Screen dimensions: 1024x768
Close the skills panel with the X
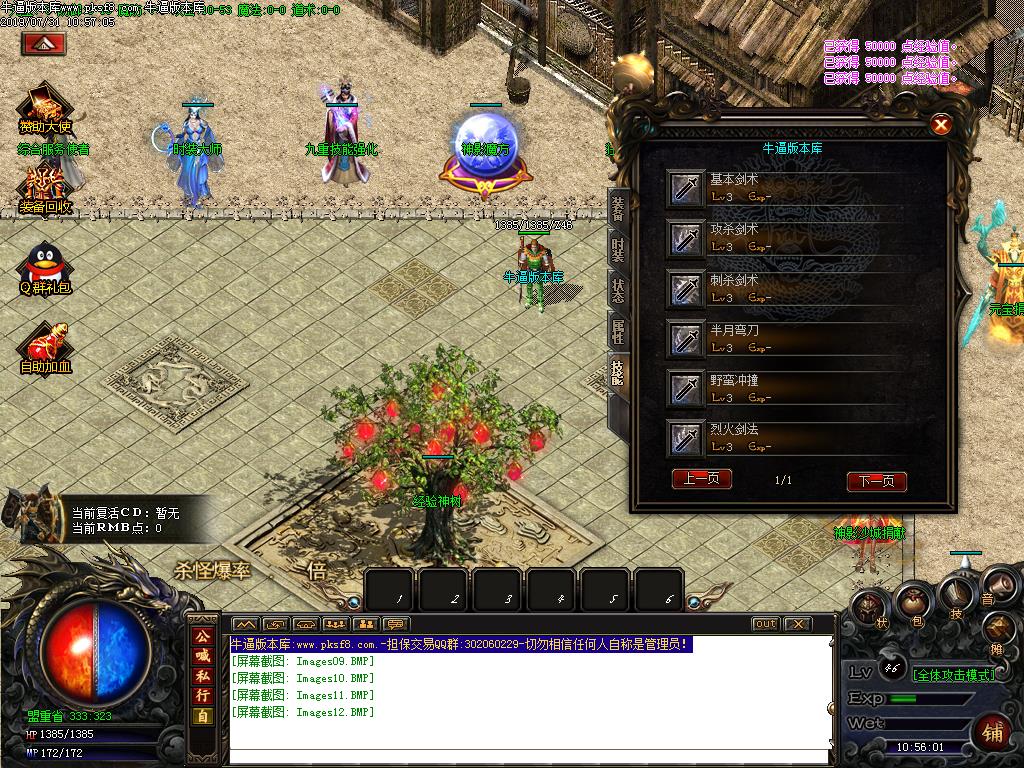click(940, 125)
